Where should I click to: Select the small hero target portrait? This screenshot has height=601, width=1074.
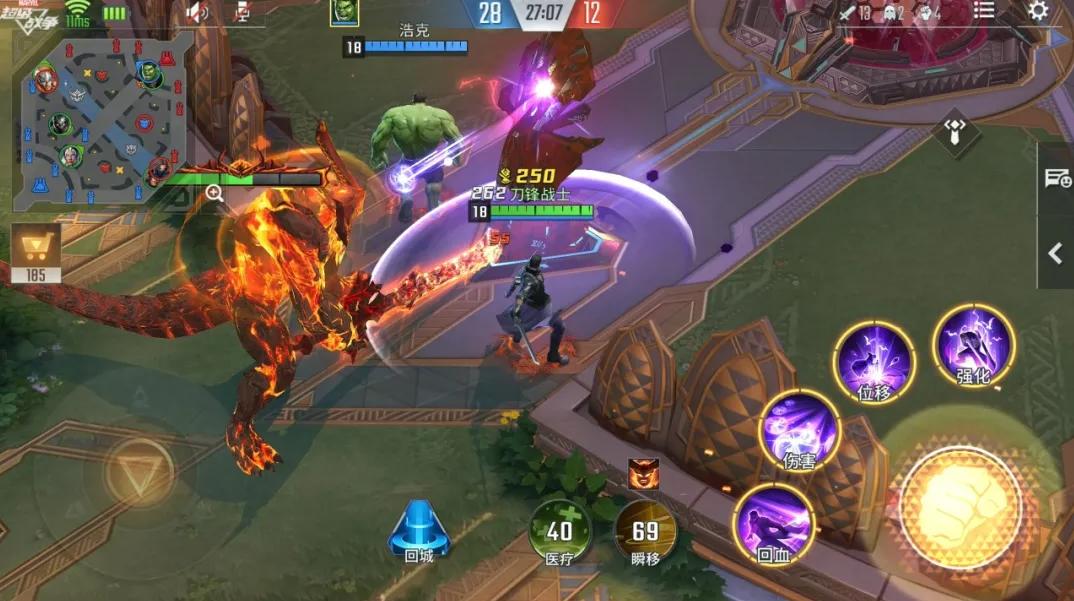pyautogui.click(x=643, y=471)
